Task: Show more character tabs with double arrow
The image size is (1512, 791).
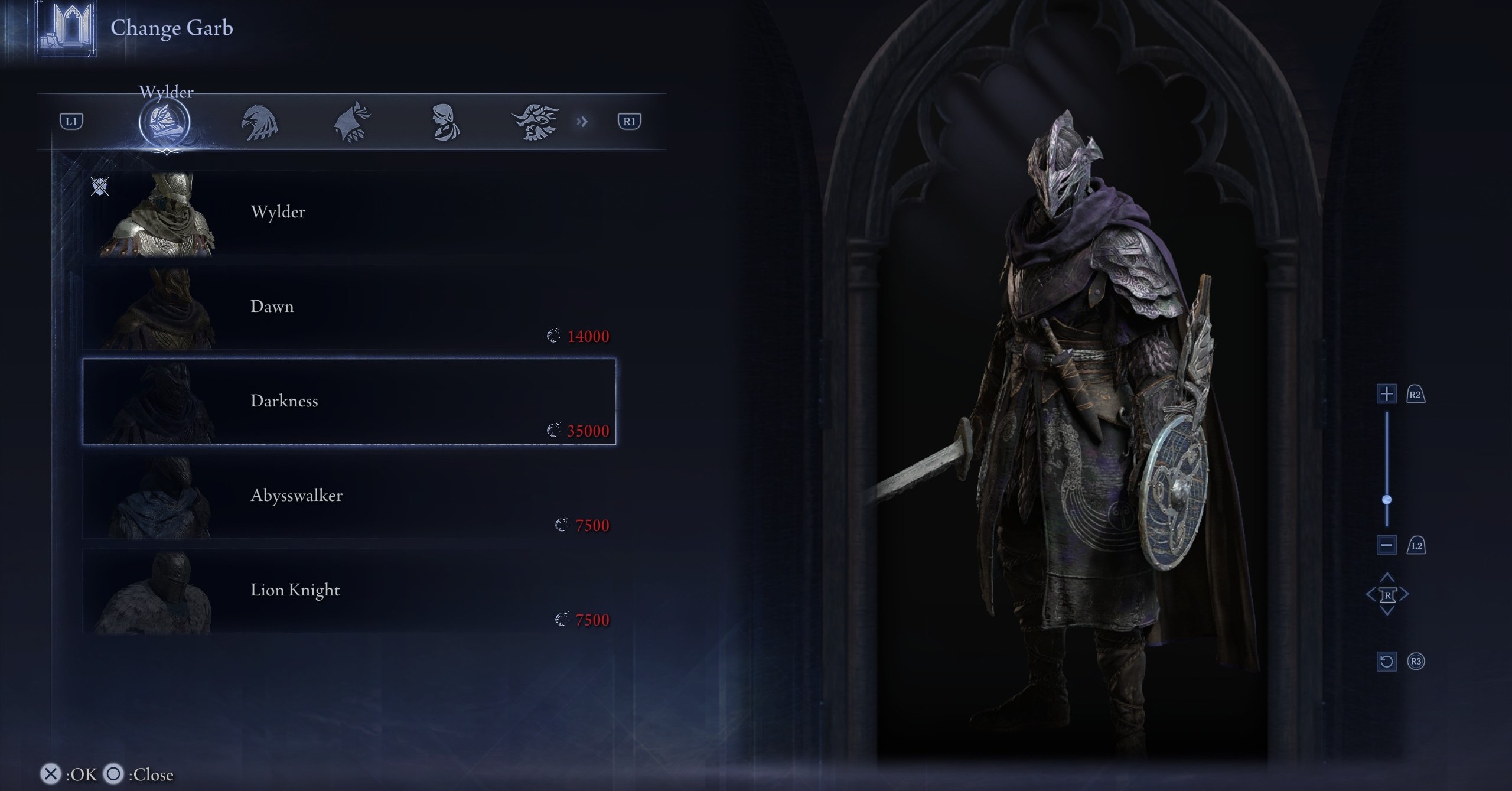Action: coord(582,122)
